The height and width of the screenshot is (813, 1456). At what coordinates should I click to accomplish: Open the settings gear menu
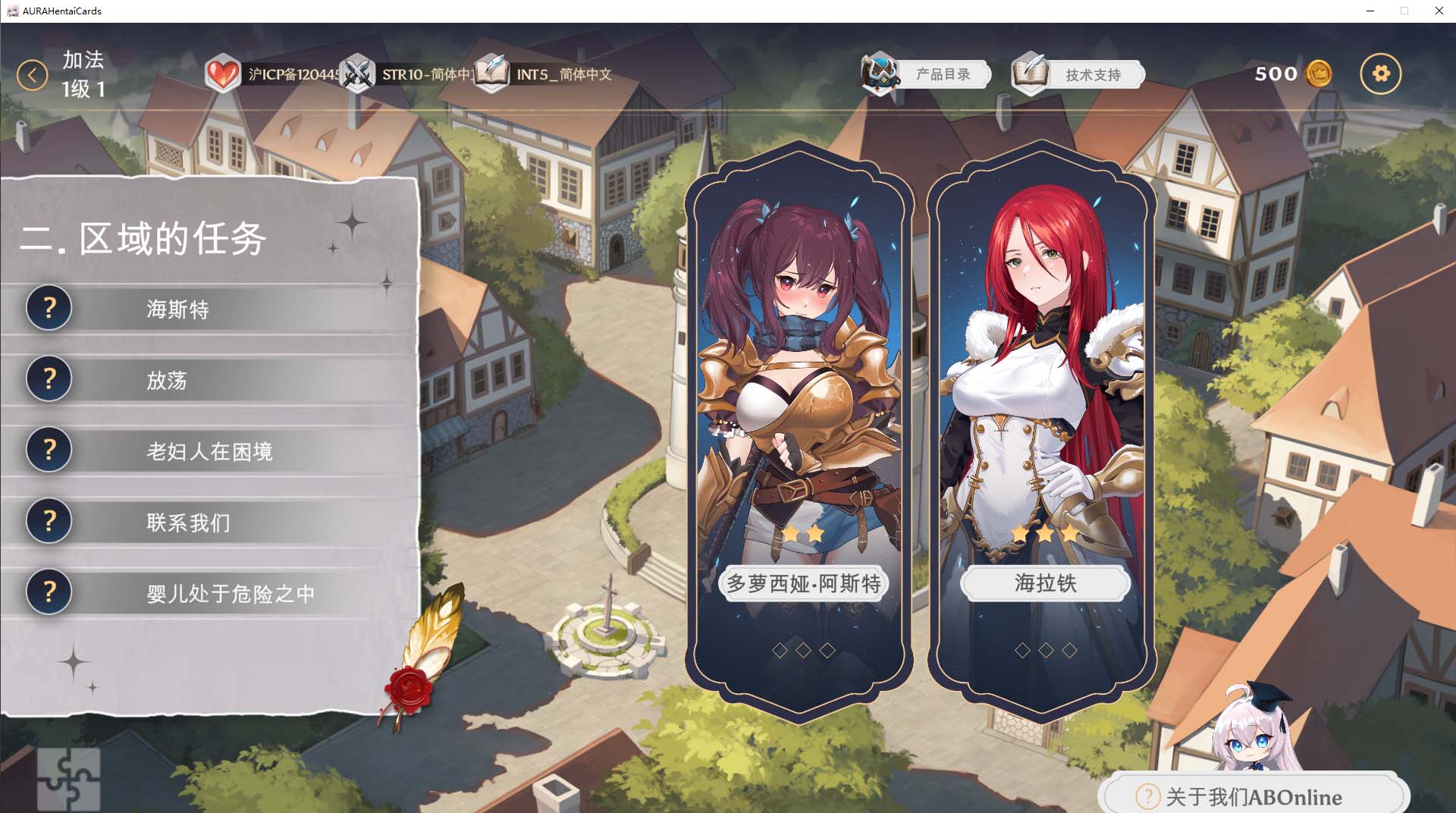(x=1381, y=74)
